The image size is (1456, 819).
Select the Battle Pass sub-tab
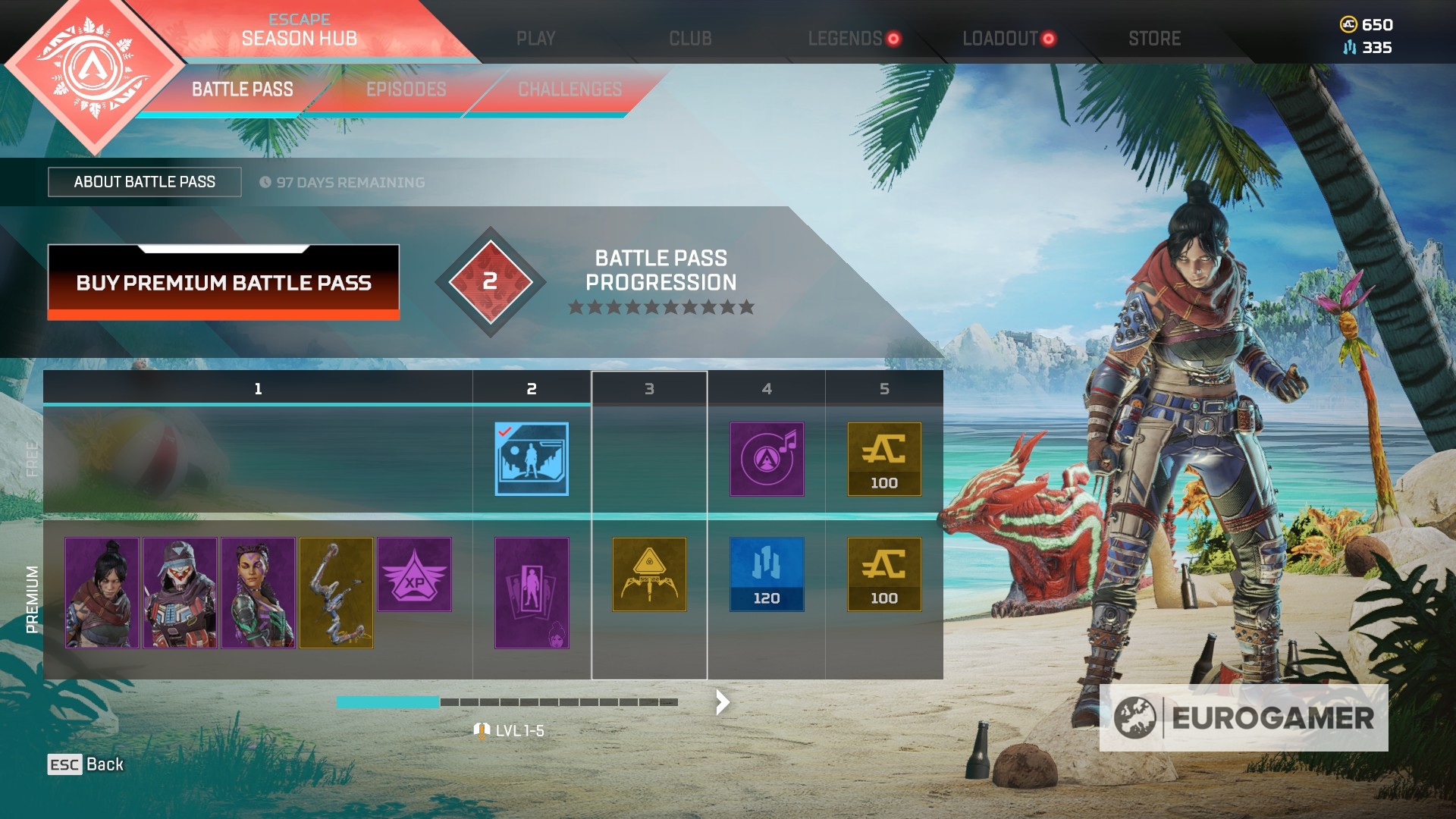click(242, 89)
